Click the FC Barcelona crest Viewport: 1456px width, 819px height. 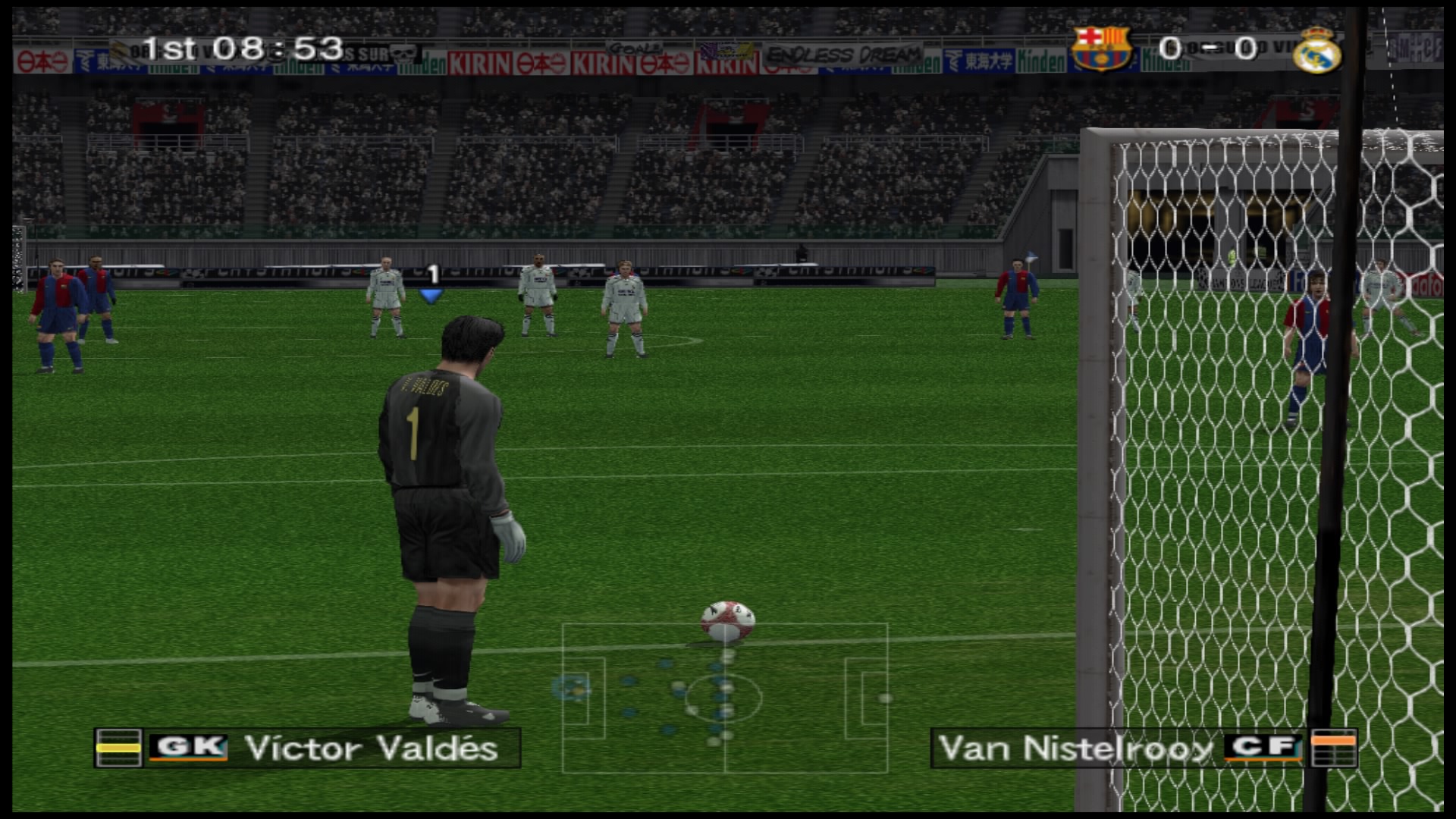(x=1100, y=48)
